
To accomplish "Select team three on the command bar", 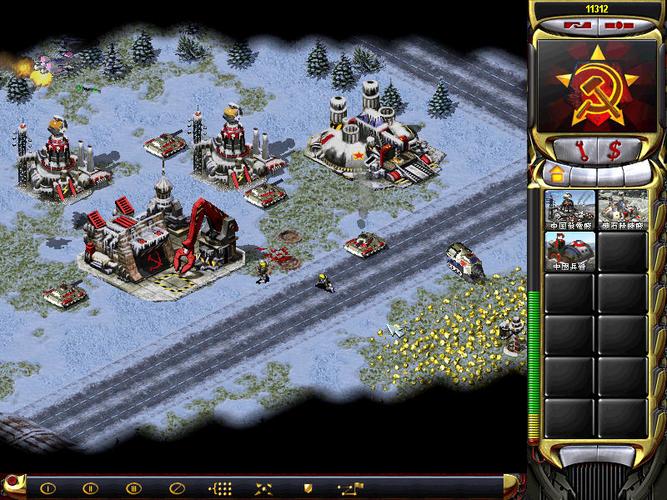I will [131, 488].
